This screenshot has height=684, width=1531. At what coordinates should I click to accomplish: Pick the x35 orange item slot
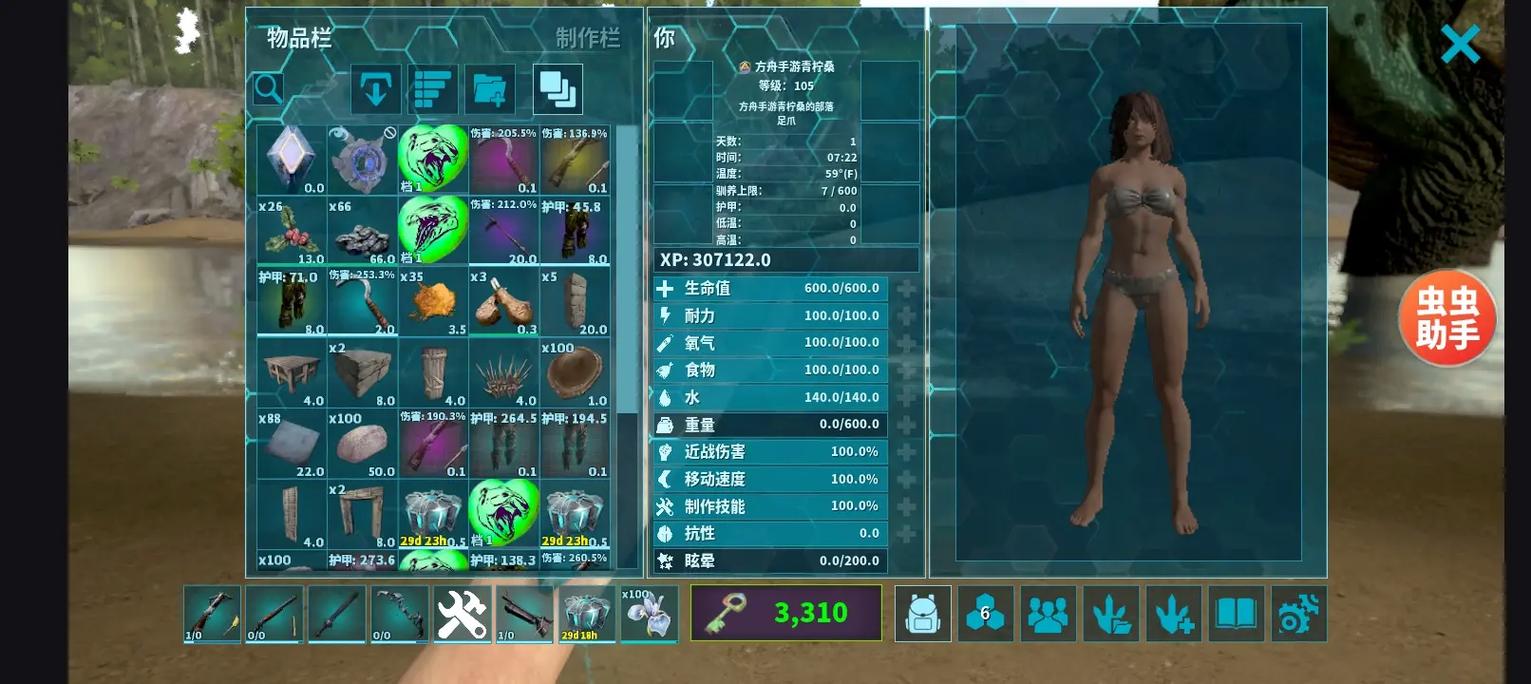pos(433,302)
